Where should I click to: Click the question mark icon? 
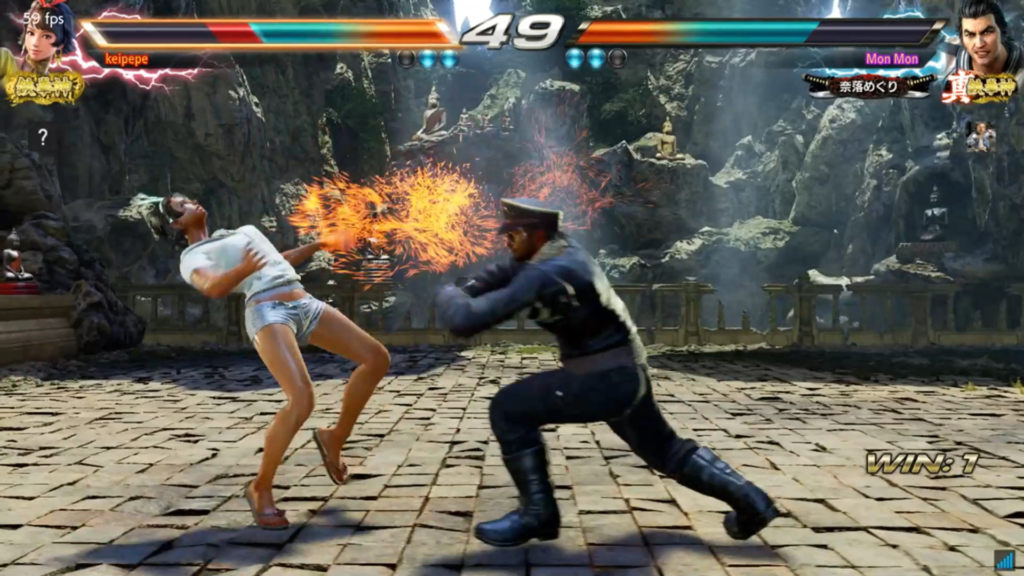click(x=43, y=137)
